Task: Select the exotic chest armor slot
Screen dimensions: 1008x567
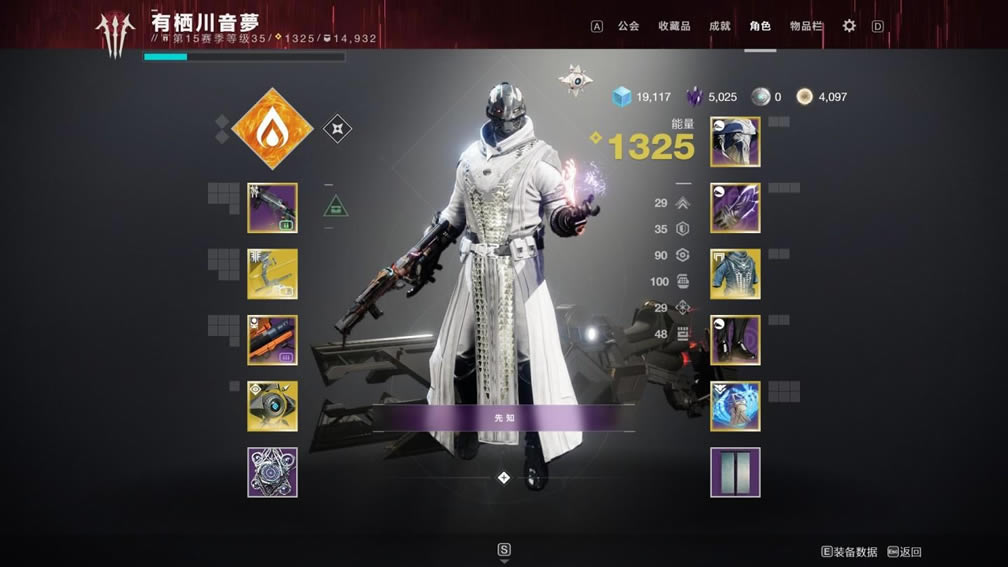Action: pyautogui.click(x=735, y=274)
